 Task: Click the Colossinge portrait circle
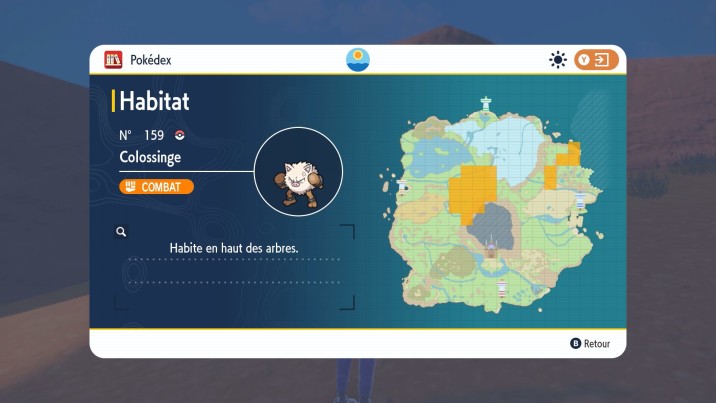pyautogui.click(x=298, y=172)
